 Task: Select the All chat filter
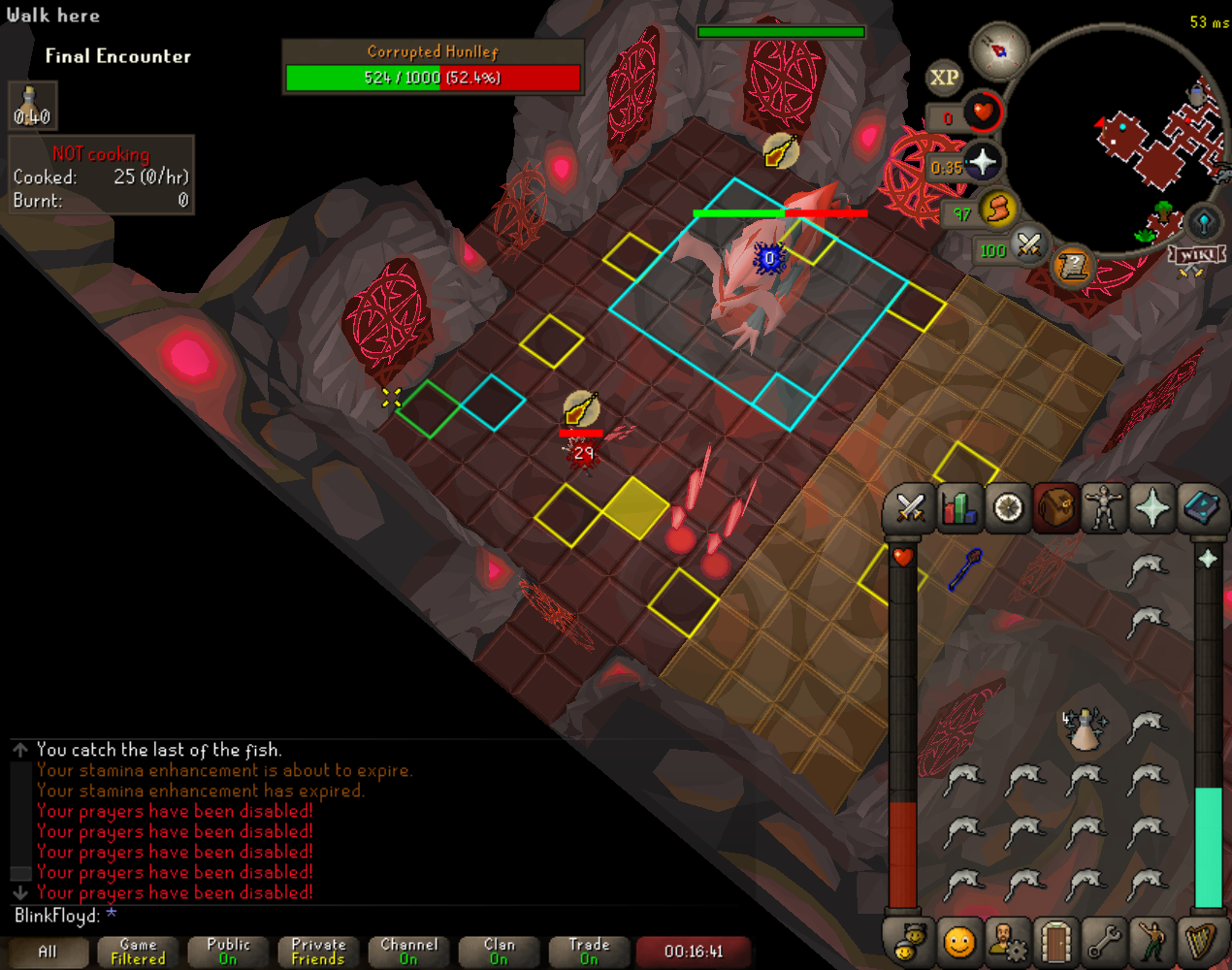click(47, 952)
